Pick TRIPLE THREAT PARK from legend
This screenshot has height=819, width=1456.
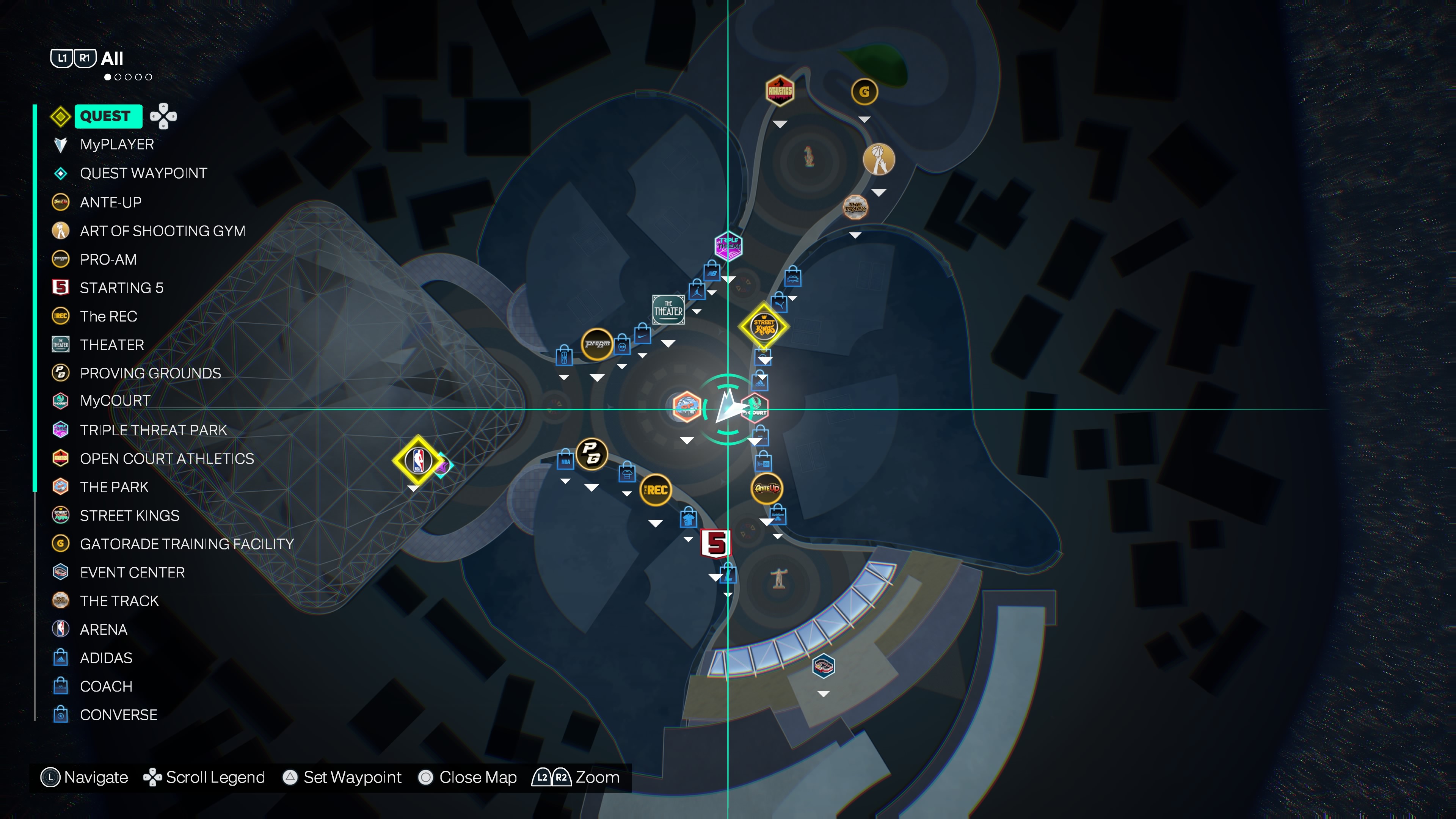(152, 430)
